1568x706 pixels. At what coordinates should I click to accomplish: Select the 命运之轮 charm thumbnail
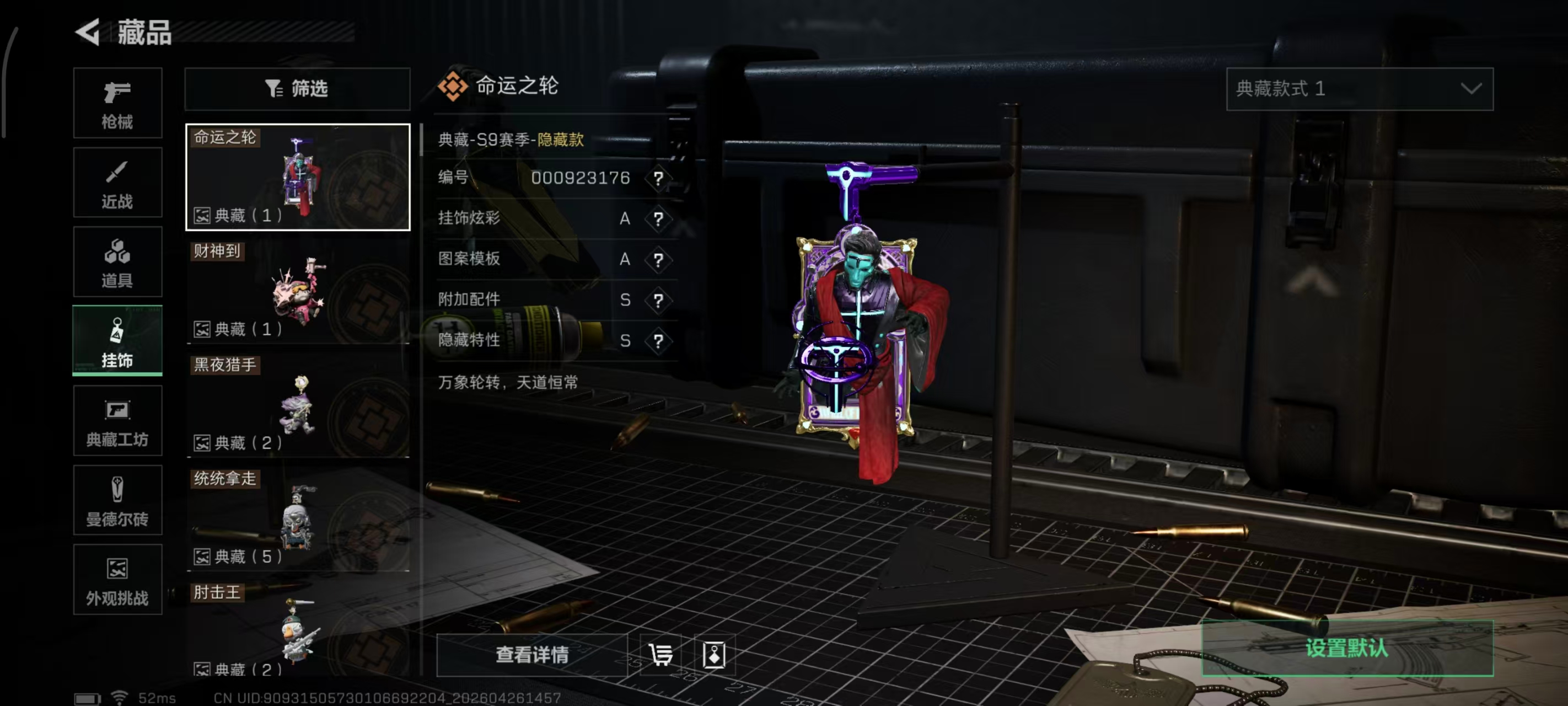coord(297,176)
